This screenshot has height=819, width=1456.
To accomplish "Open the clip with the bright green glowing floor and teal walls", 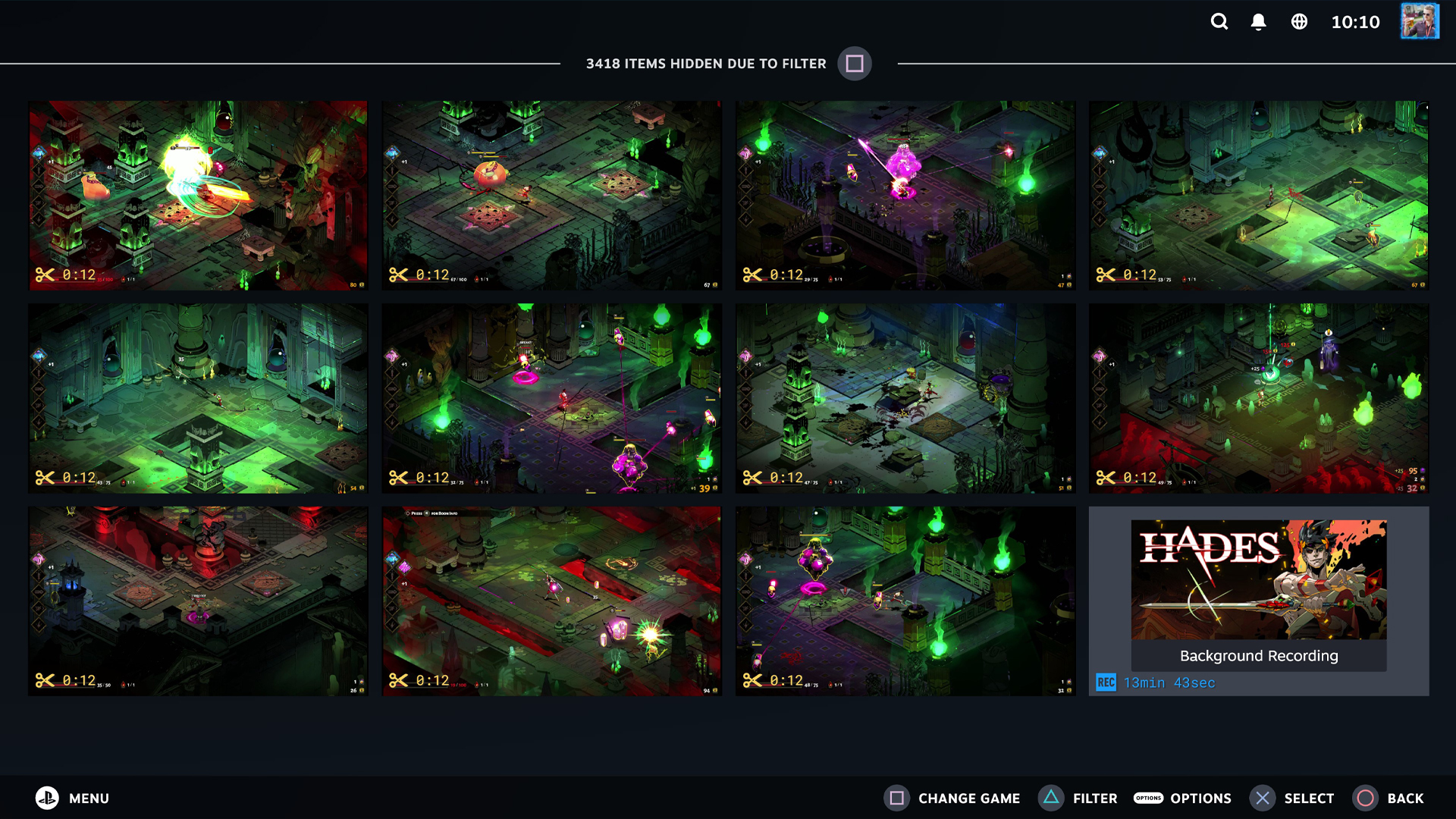I will [198, 398].
